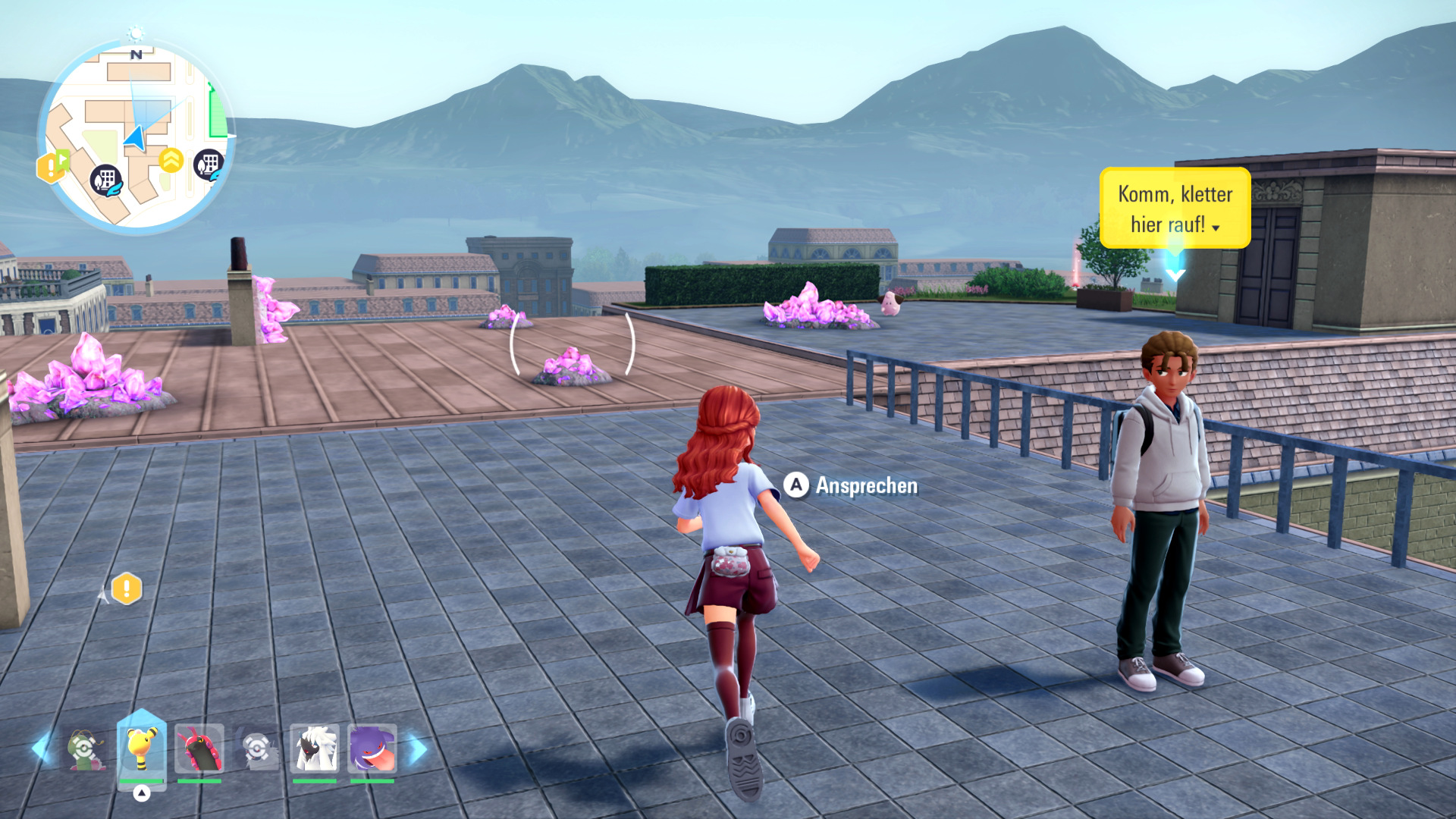The image size is (1456, 819).
Task: Cycle party bar with the left arrow
Action: pos(41,748)
